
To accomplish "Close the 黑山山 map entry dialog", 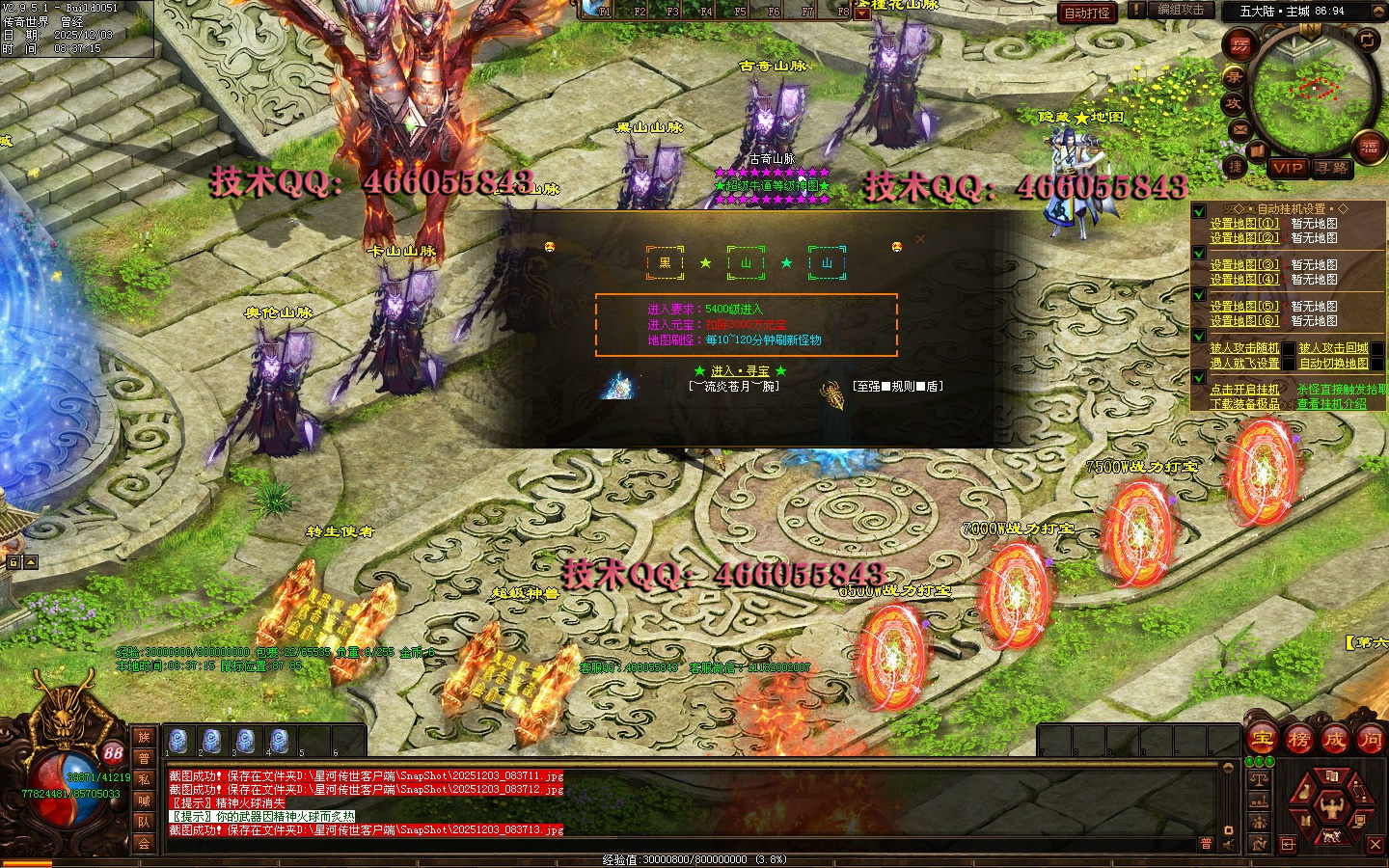I will 920,238.
